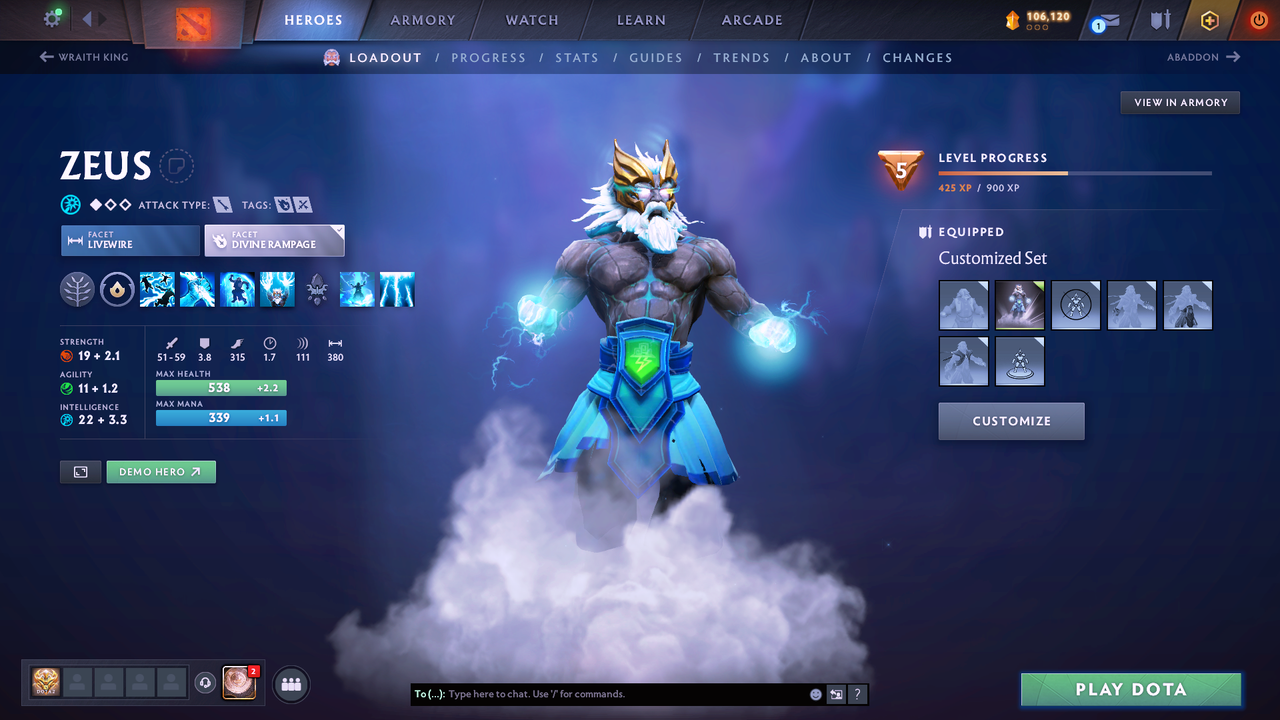Open the Wraith King hero page
The image size is (1280, 720).
coord(83,57)
